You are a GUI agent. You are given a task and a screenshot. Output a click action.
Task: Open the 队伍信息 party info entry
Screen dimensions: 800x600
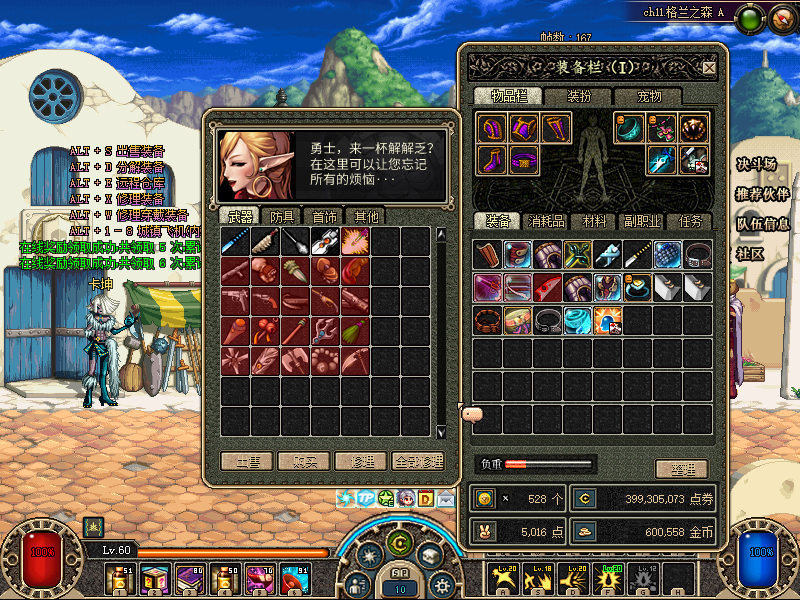tap(762, 224)
